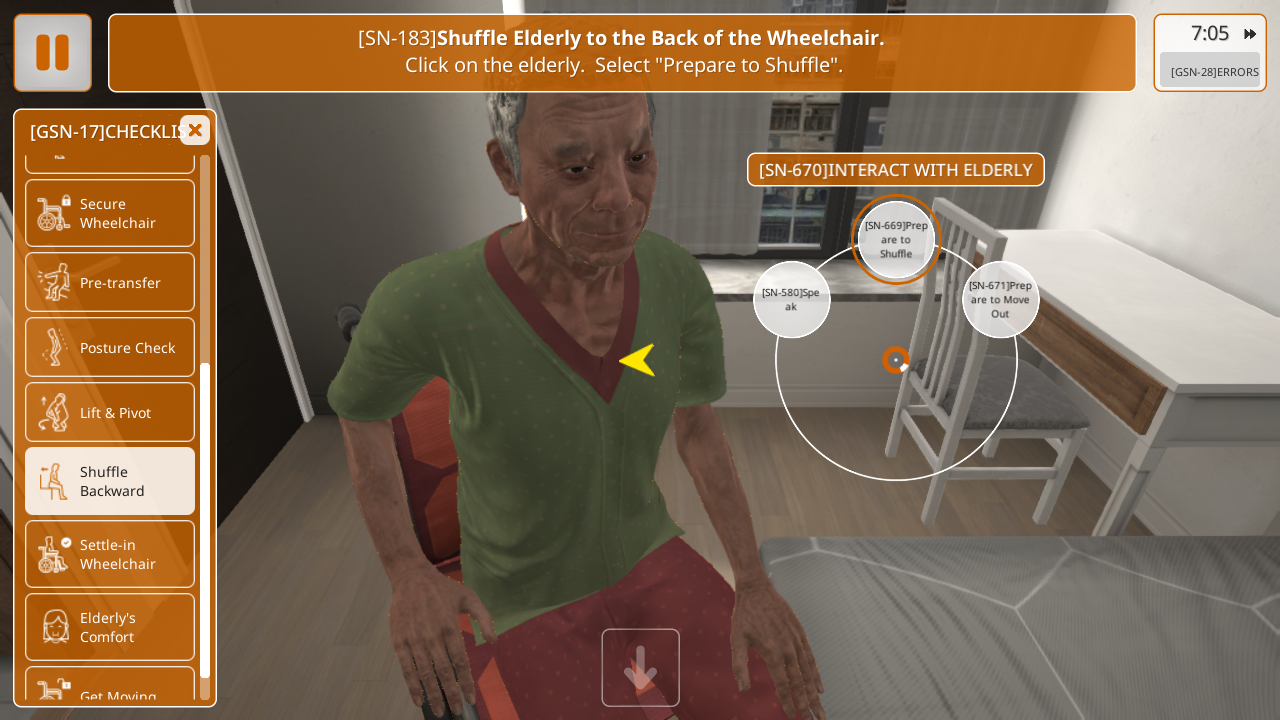Image resolution: width=1280 pixels, height=720 pixels.
Task: Select Secure Wheelchair checklist step
Action: click(x=110, y=213)
